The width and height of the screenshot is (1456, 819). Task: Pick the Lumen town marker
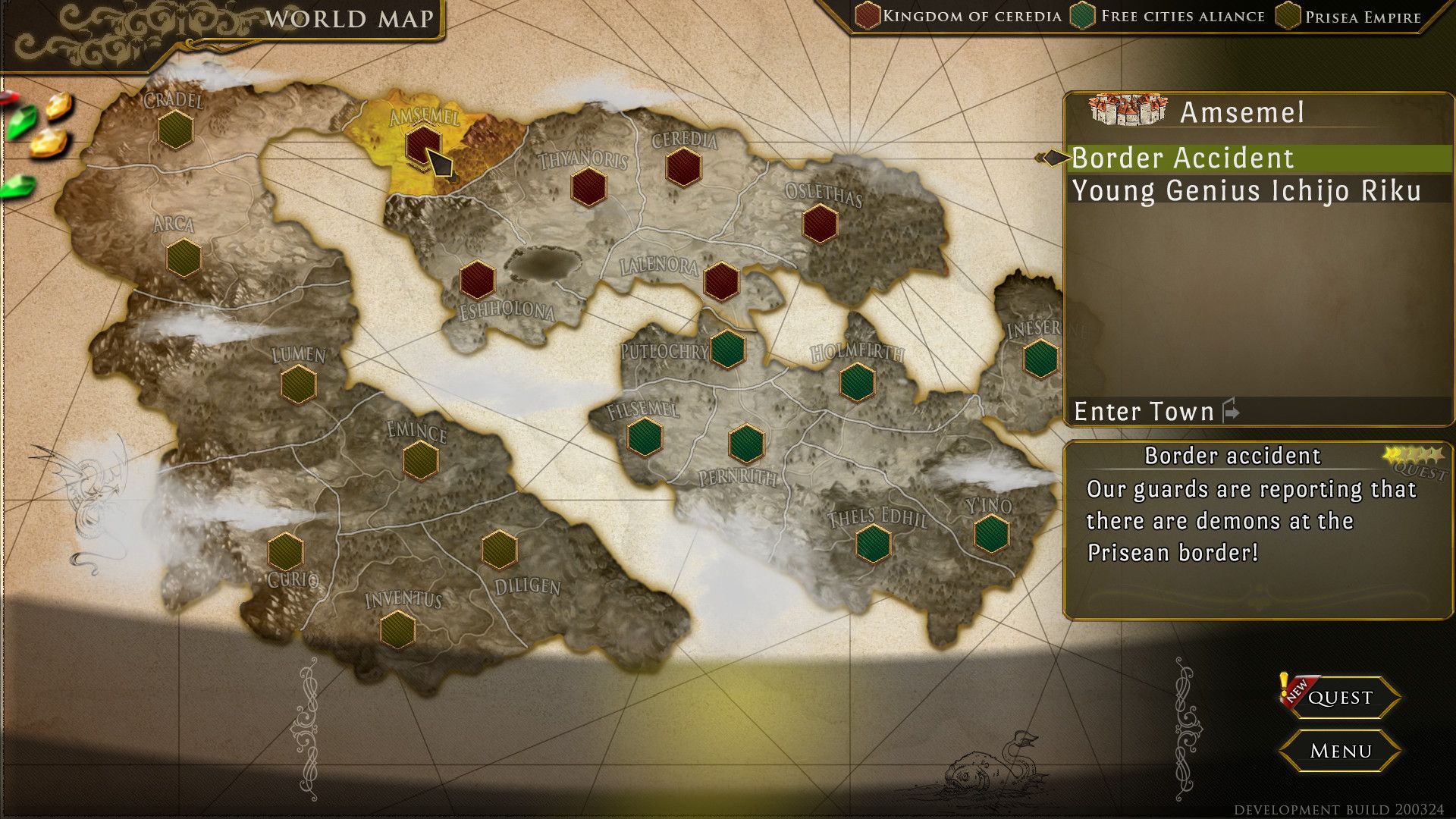click(x=298, y=384)
